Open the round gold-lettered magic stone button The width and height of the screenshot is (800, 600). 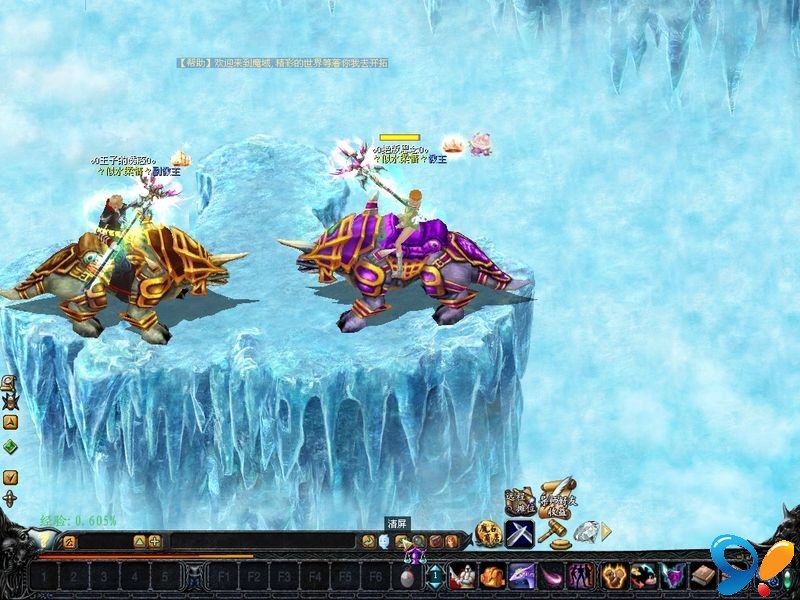point(487,534)
